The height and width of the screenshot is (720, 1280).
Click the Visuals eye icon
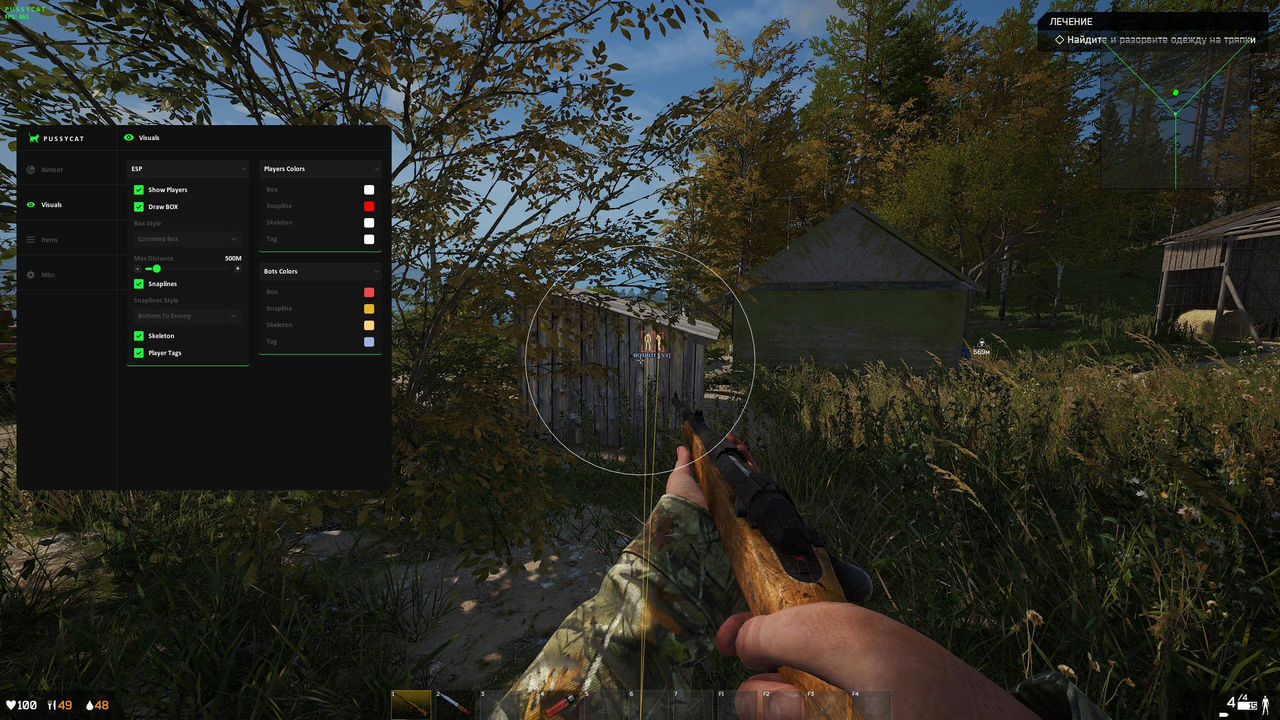click(x=30, y=204)
